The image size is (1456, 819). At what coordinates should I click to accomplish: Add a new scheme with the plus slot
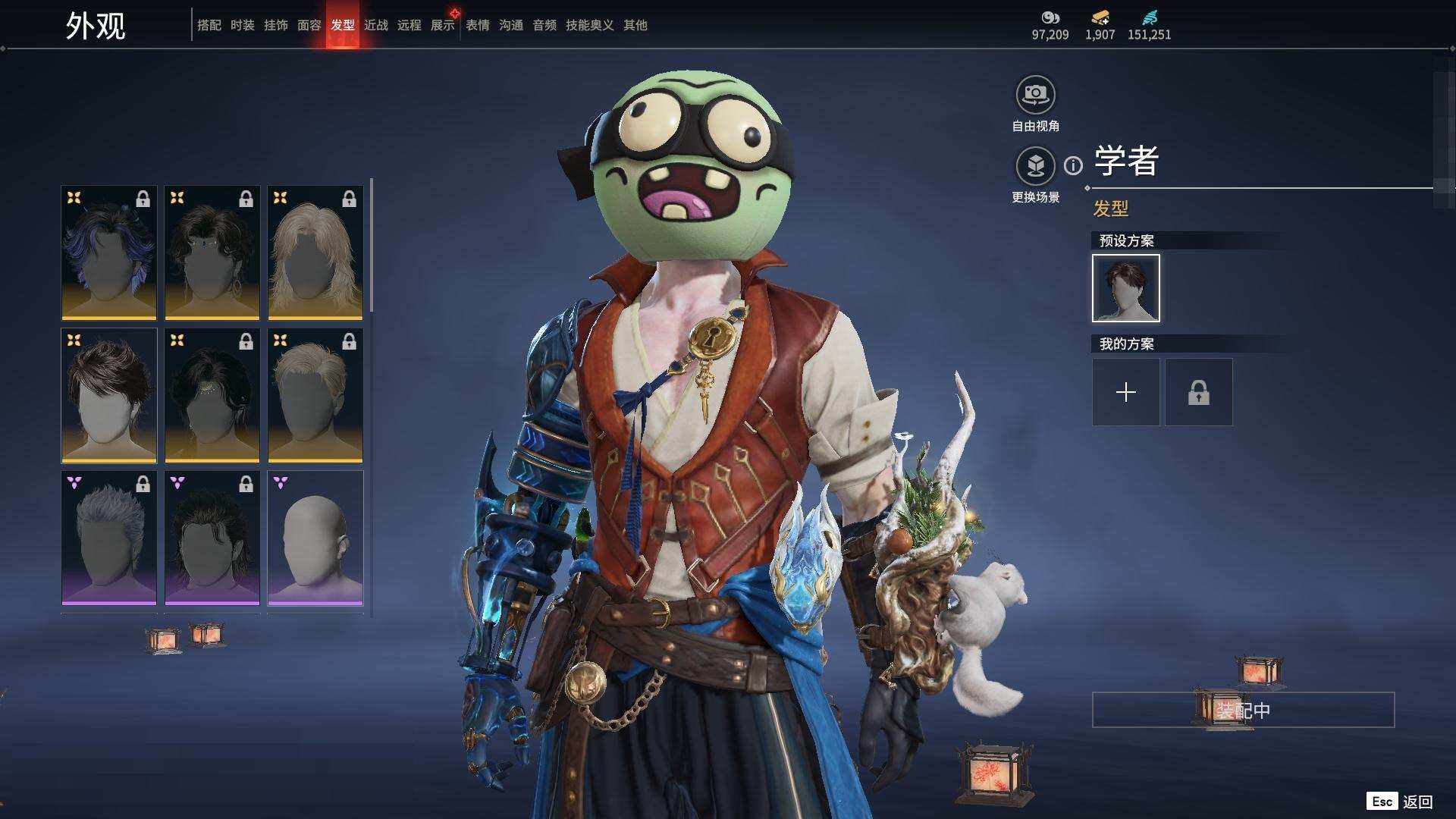[x=1125, y=392]
